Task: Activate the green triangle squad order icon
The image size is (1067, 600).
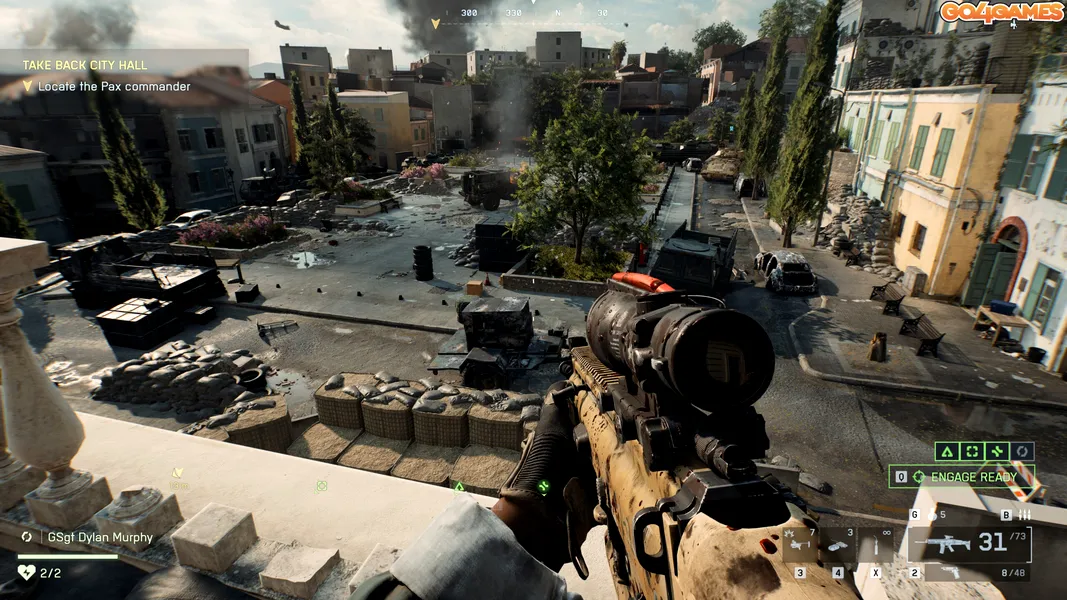Action: (x=947, y=452)
